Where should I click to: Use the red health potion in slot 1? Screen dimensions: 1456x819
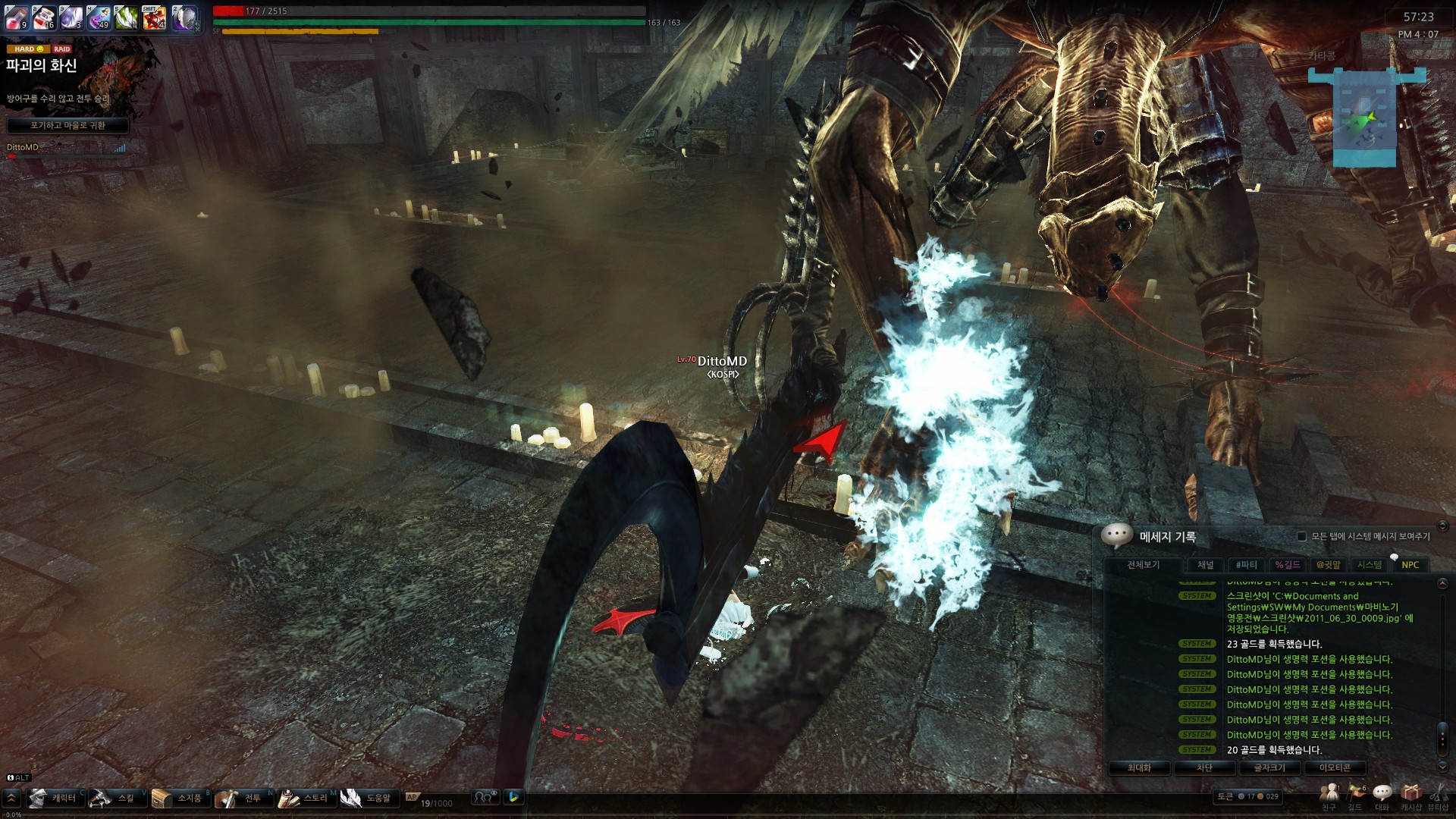[x=17, y=17]
